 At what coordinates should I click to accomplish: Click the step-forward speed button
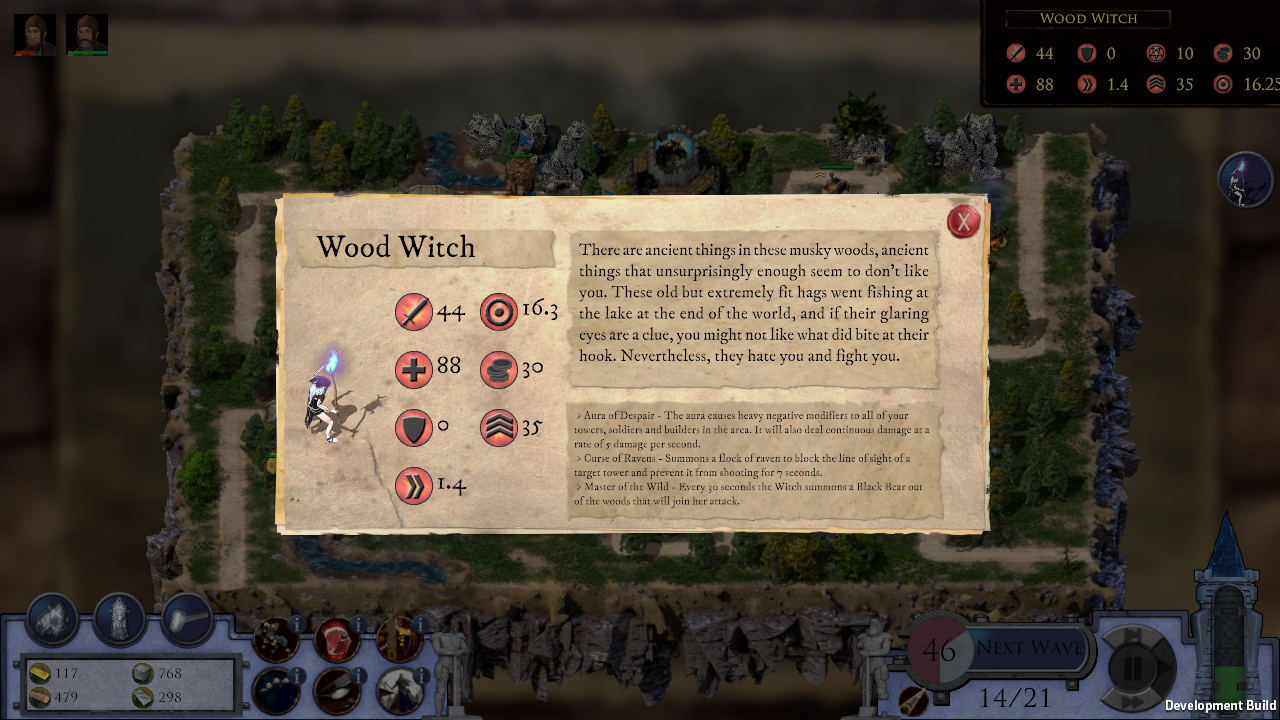point(1133,635)
